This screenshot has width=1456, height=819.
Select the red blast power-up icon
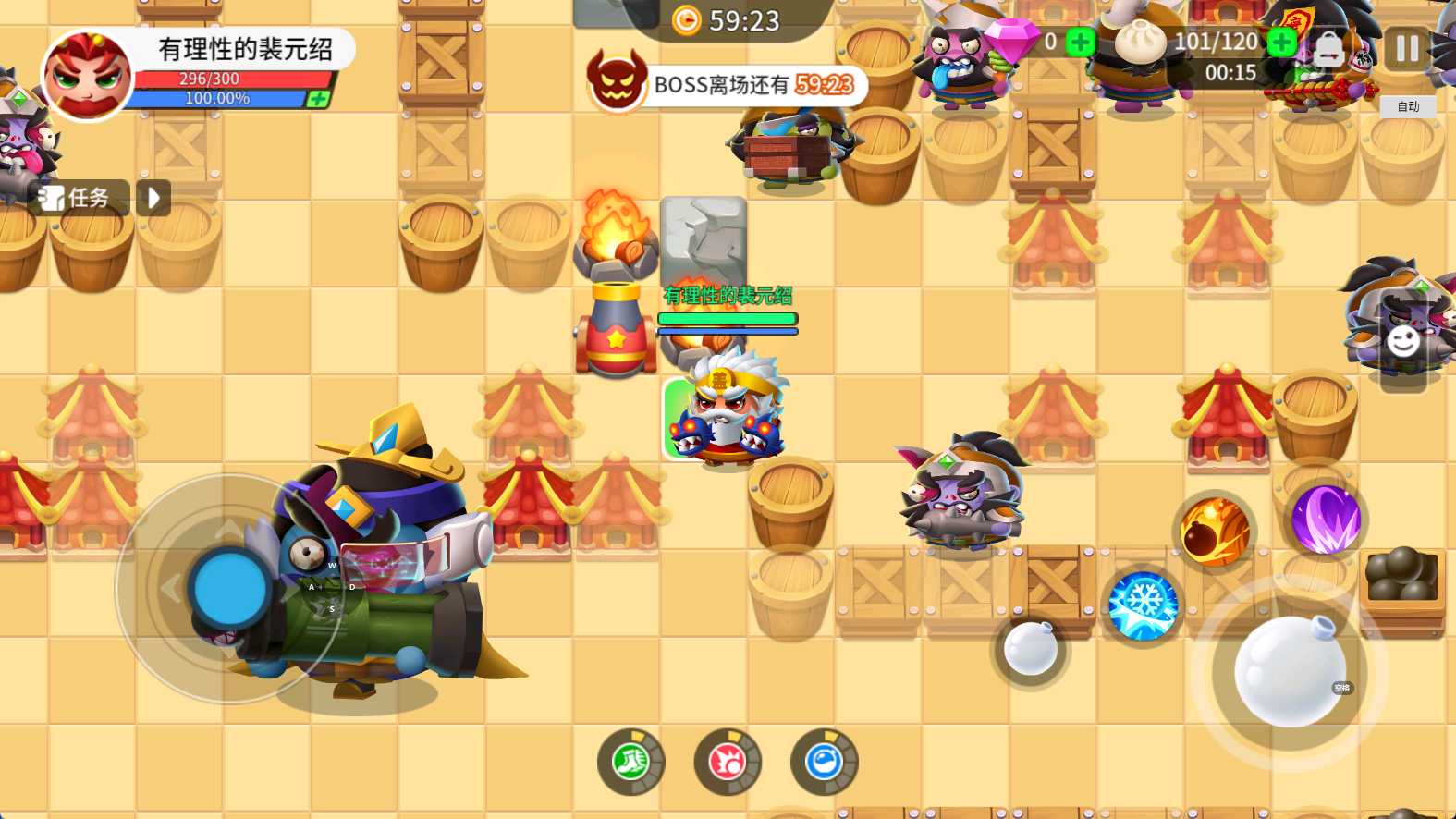click(728, 763)
